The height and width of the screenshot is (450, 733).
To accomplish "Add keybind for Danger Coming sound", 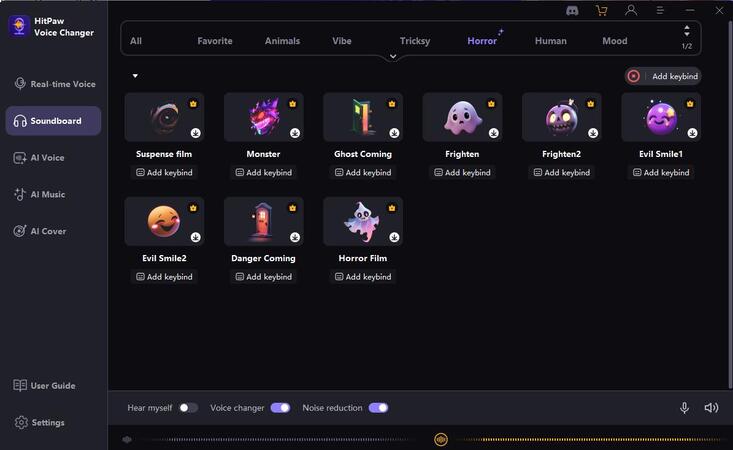I will (263, 277).
